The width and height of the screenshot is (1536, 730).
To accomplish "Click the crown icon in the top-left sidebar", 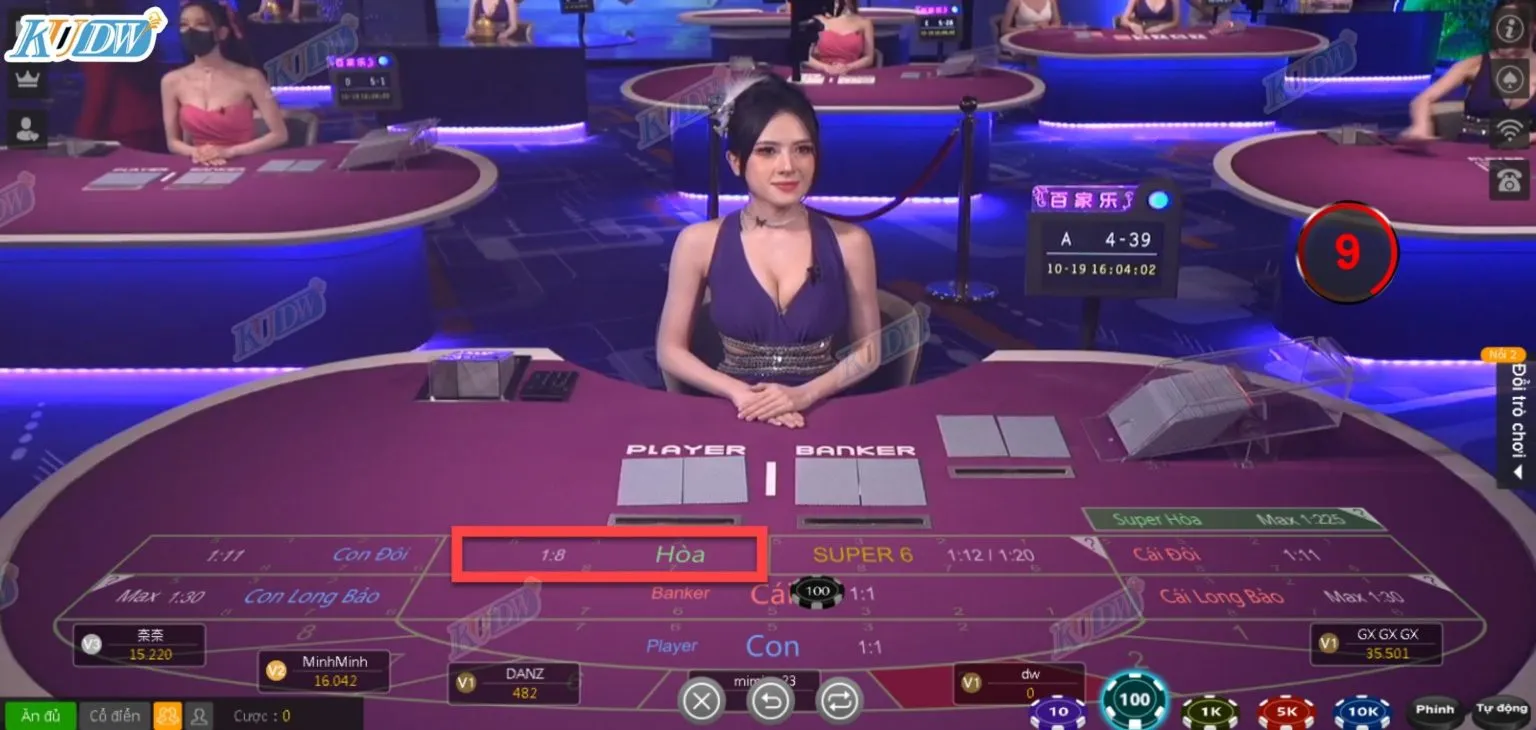I will coord(25,78).
